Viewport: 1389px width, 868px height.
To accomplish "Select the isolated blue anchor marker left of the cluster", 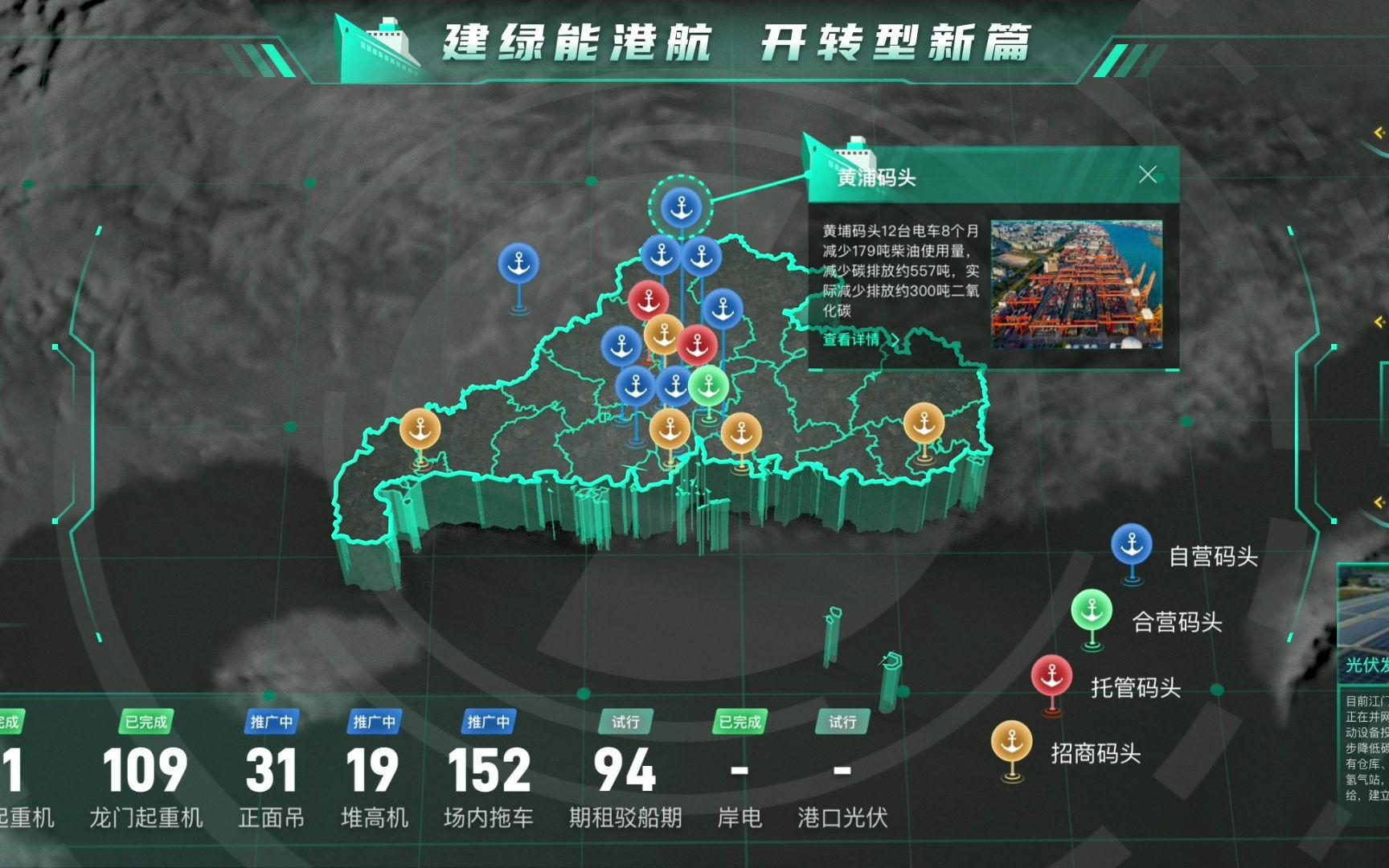I will pyautogui.click(x=521, y=261).
